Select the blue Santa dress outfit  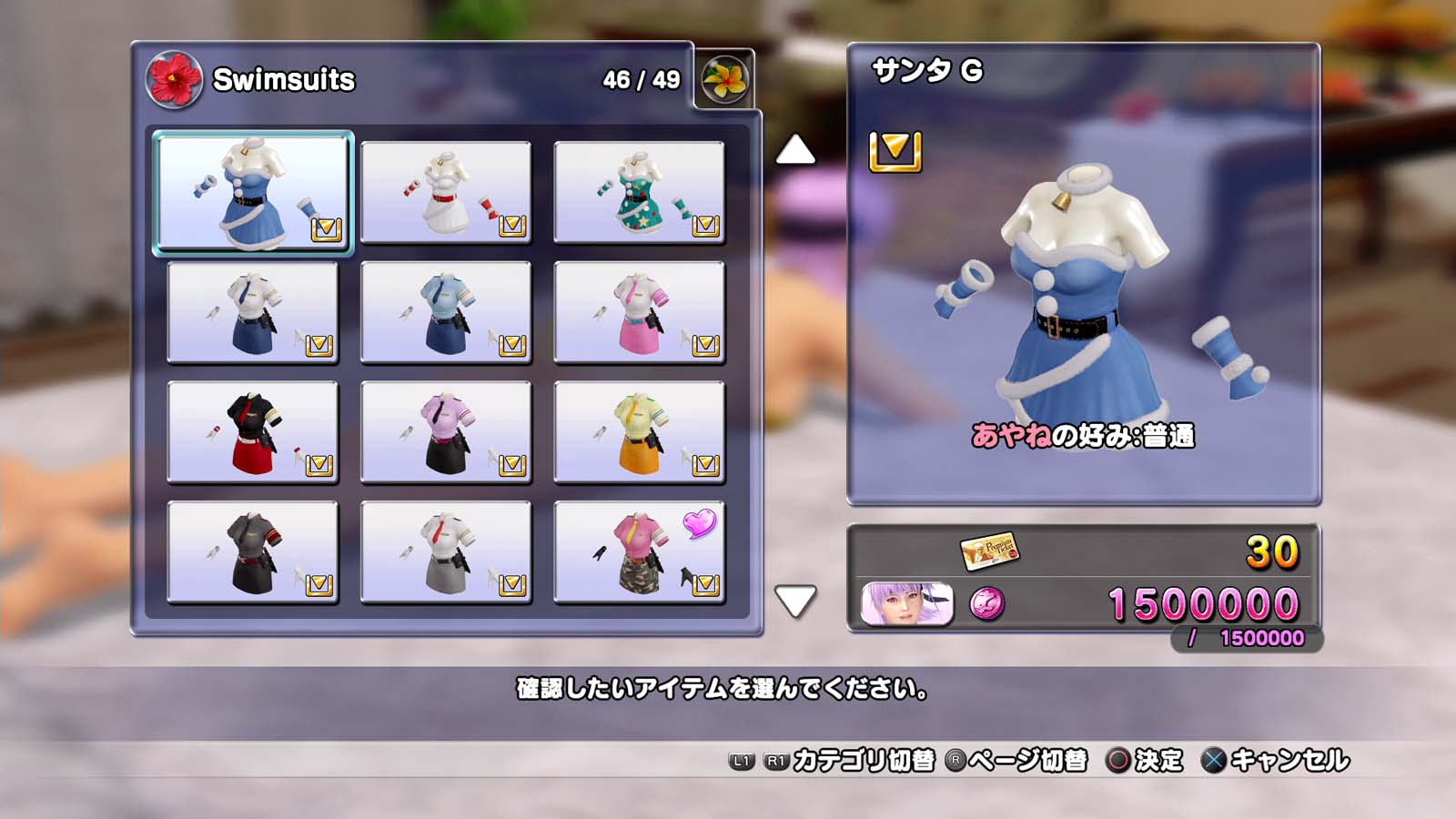(x=253, y=192)
